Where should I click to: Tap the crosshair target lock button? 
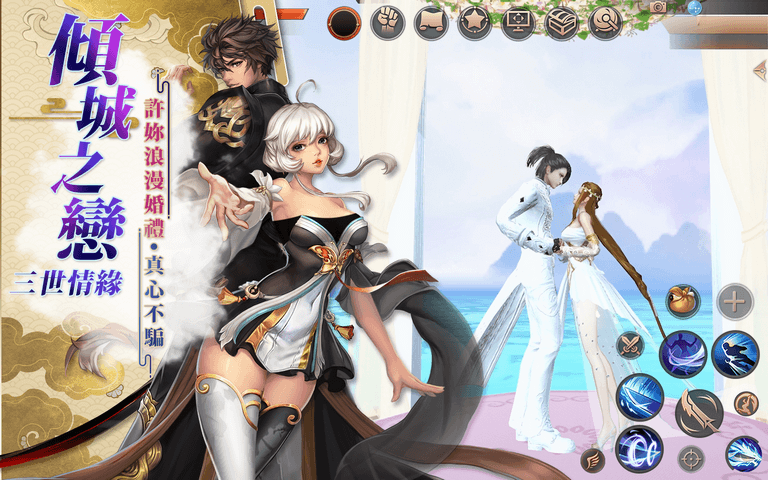[691, 459]
